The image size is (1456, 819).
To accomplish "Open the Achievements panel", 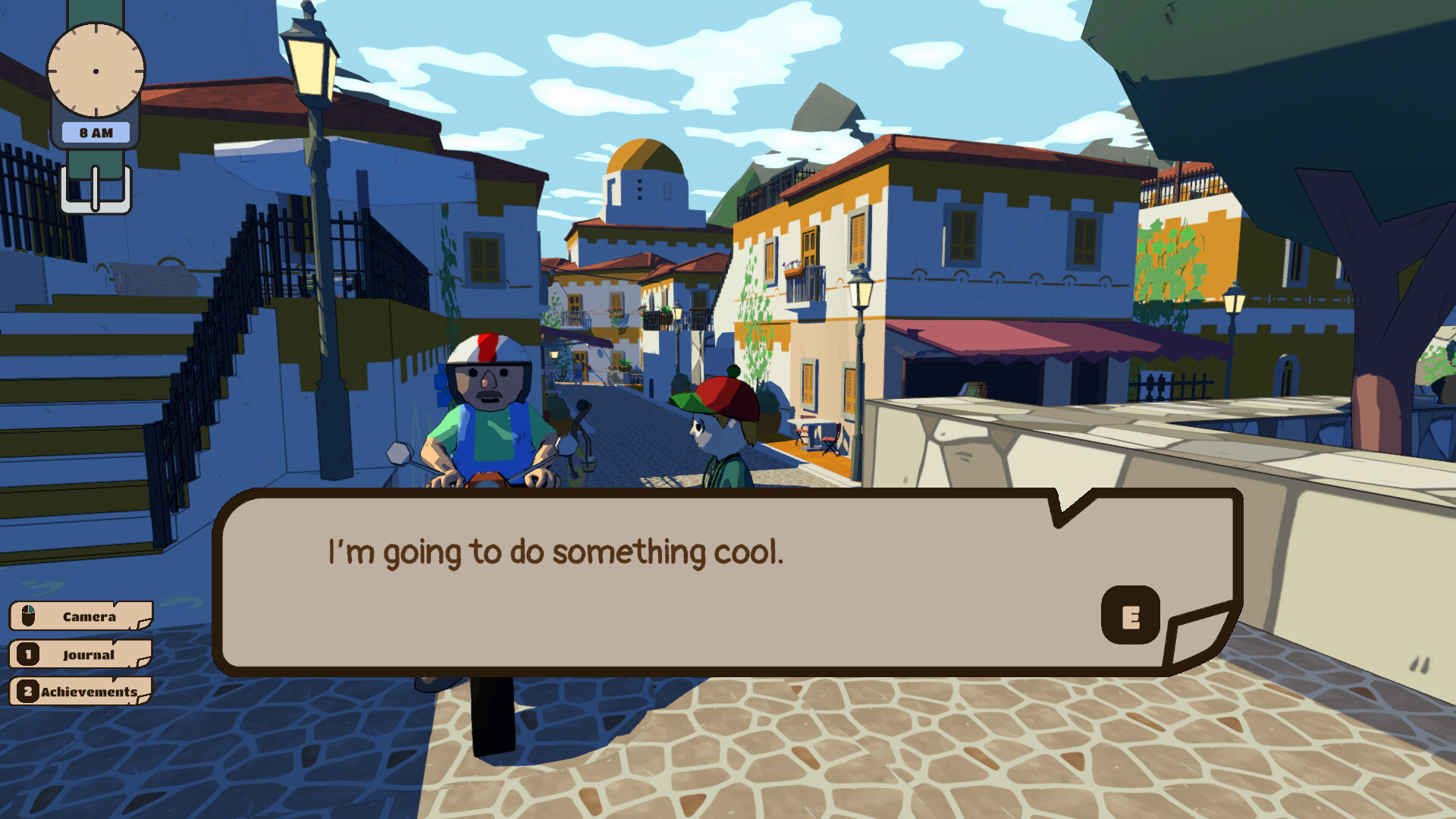I will pyautogui.click(x=89, y=691).
